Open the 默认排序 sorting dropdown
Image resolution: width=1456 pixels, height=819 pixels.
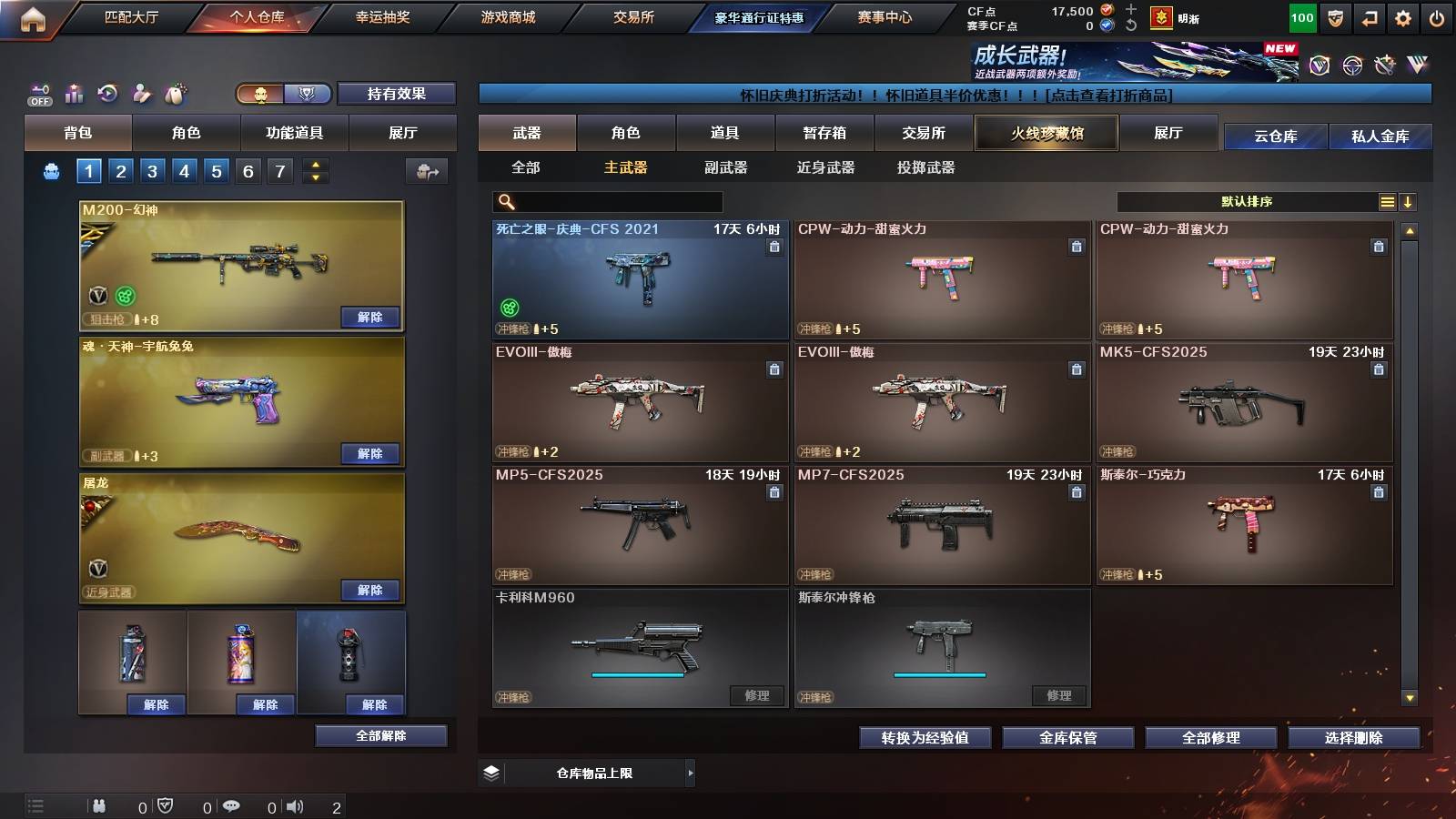pos(1247,201)
